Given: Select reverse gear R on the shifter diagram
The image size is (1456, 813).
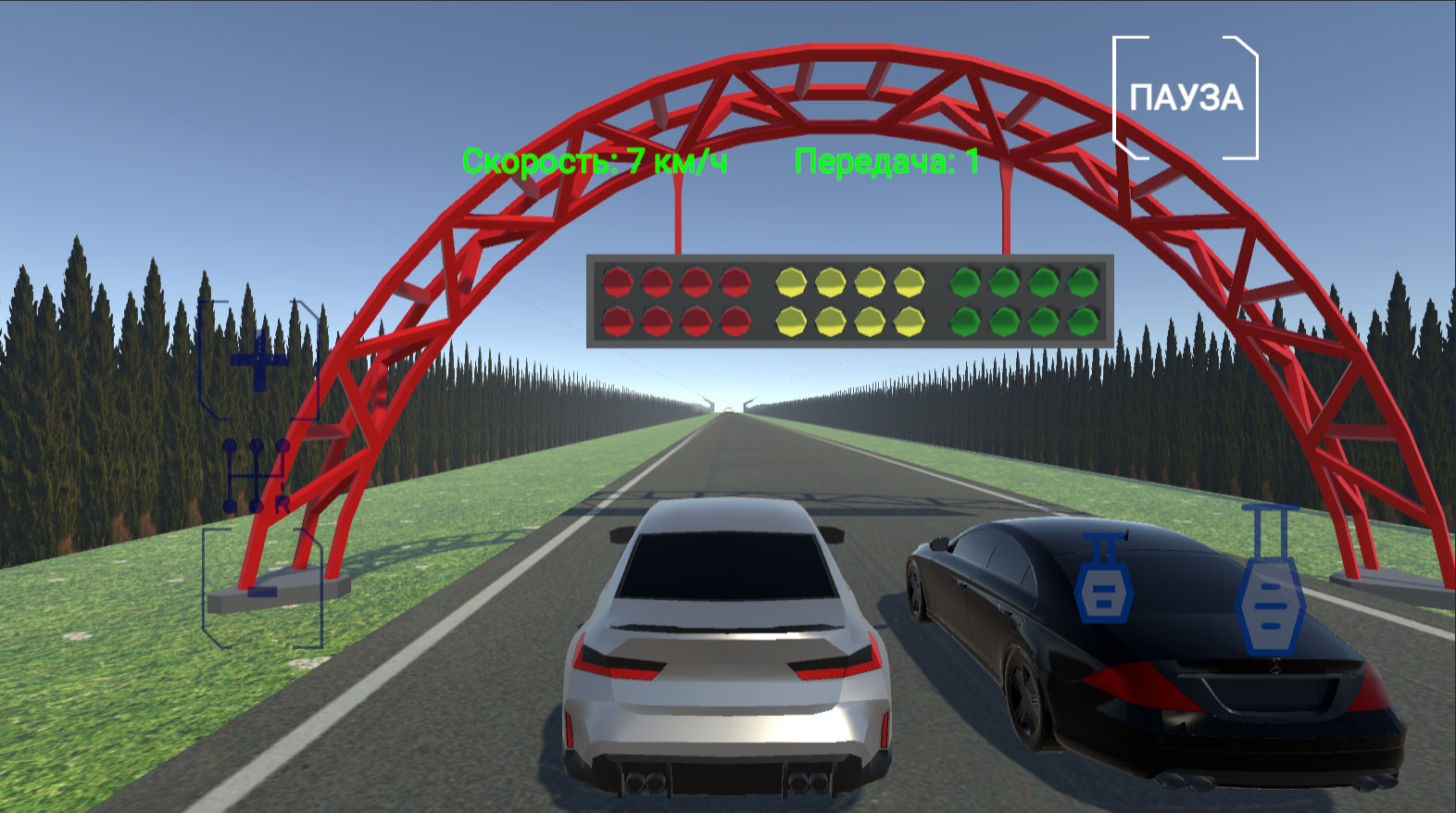Looking at the screenshot, I should click(x=283, y=505).
